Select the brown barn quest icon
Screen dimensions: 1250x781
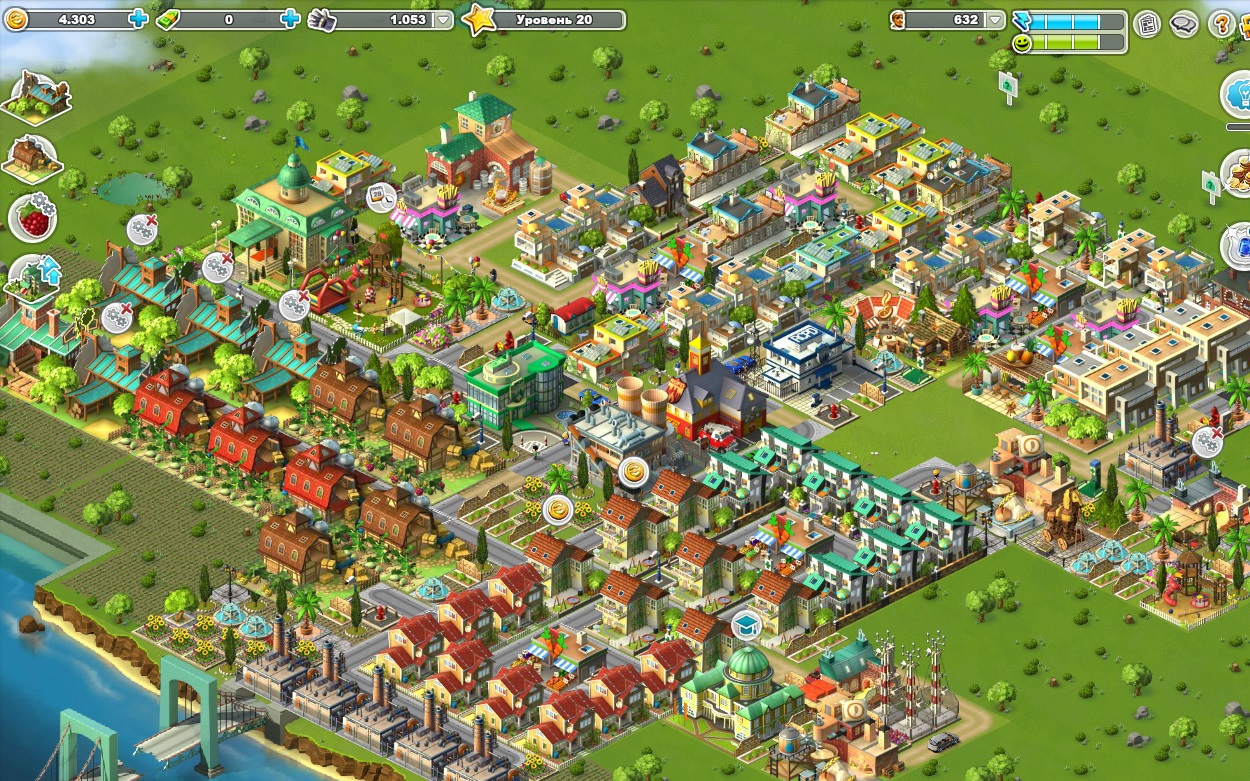(x=33, y=157)
